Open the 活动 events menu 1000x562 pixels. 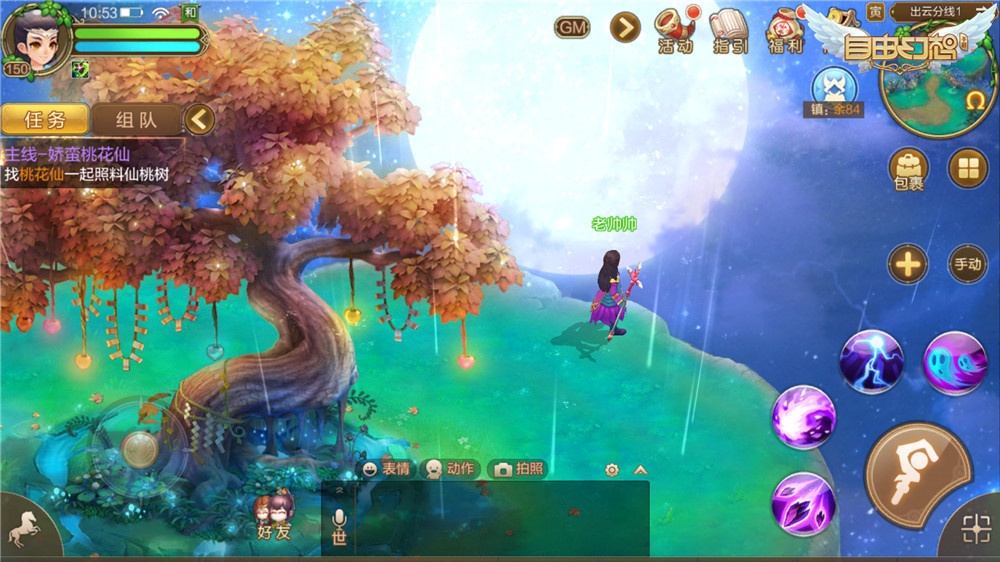(675, 30)
